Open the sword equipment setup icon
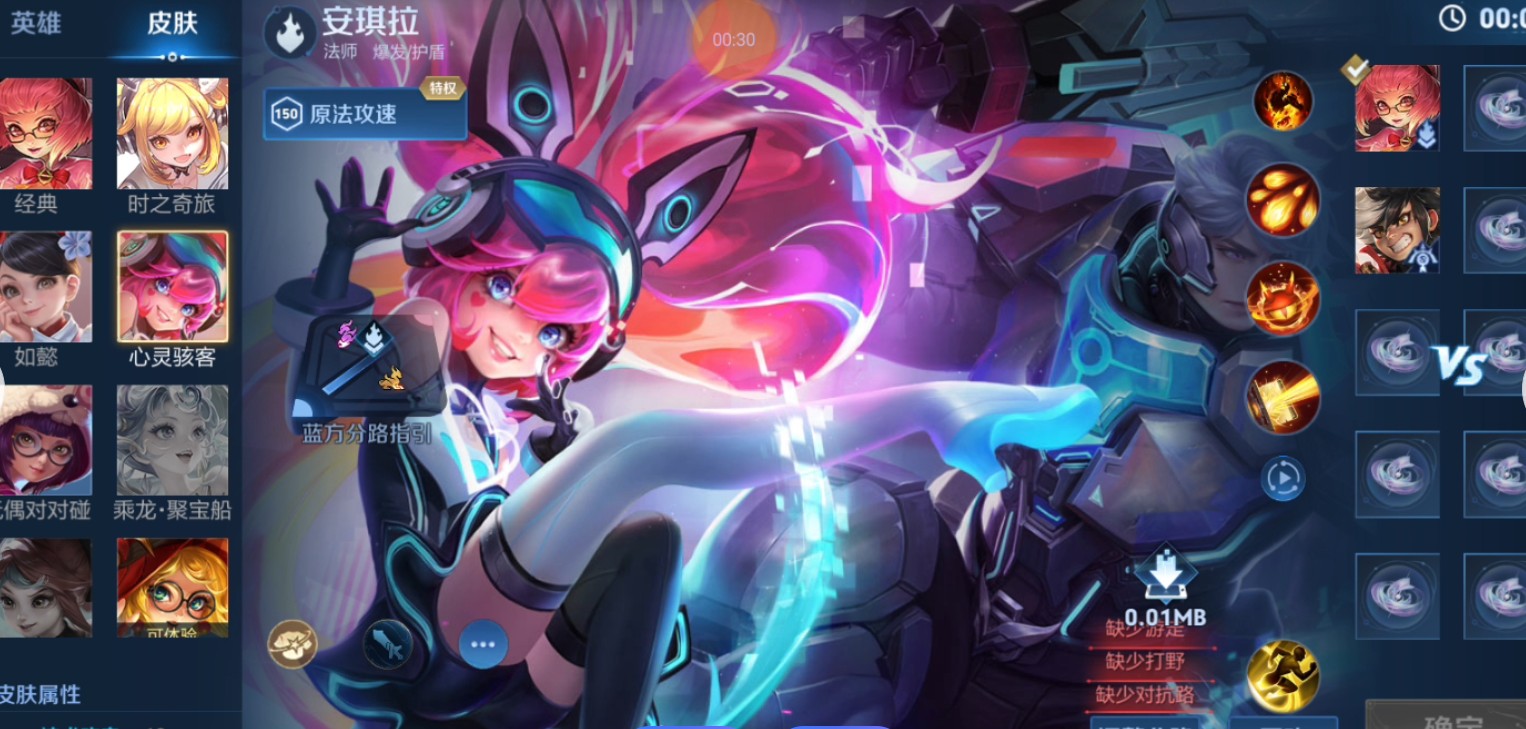 (388, 644)
